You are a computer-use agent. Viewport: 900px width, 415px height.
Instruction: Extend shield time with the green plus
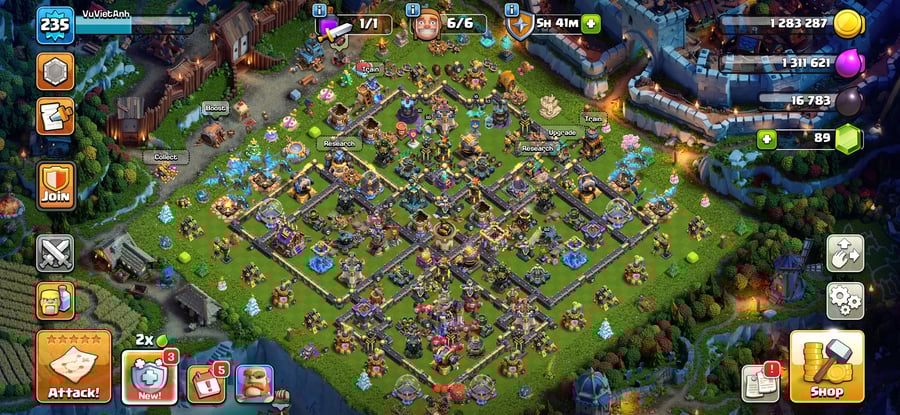(x=591, y=23)
